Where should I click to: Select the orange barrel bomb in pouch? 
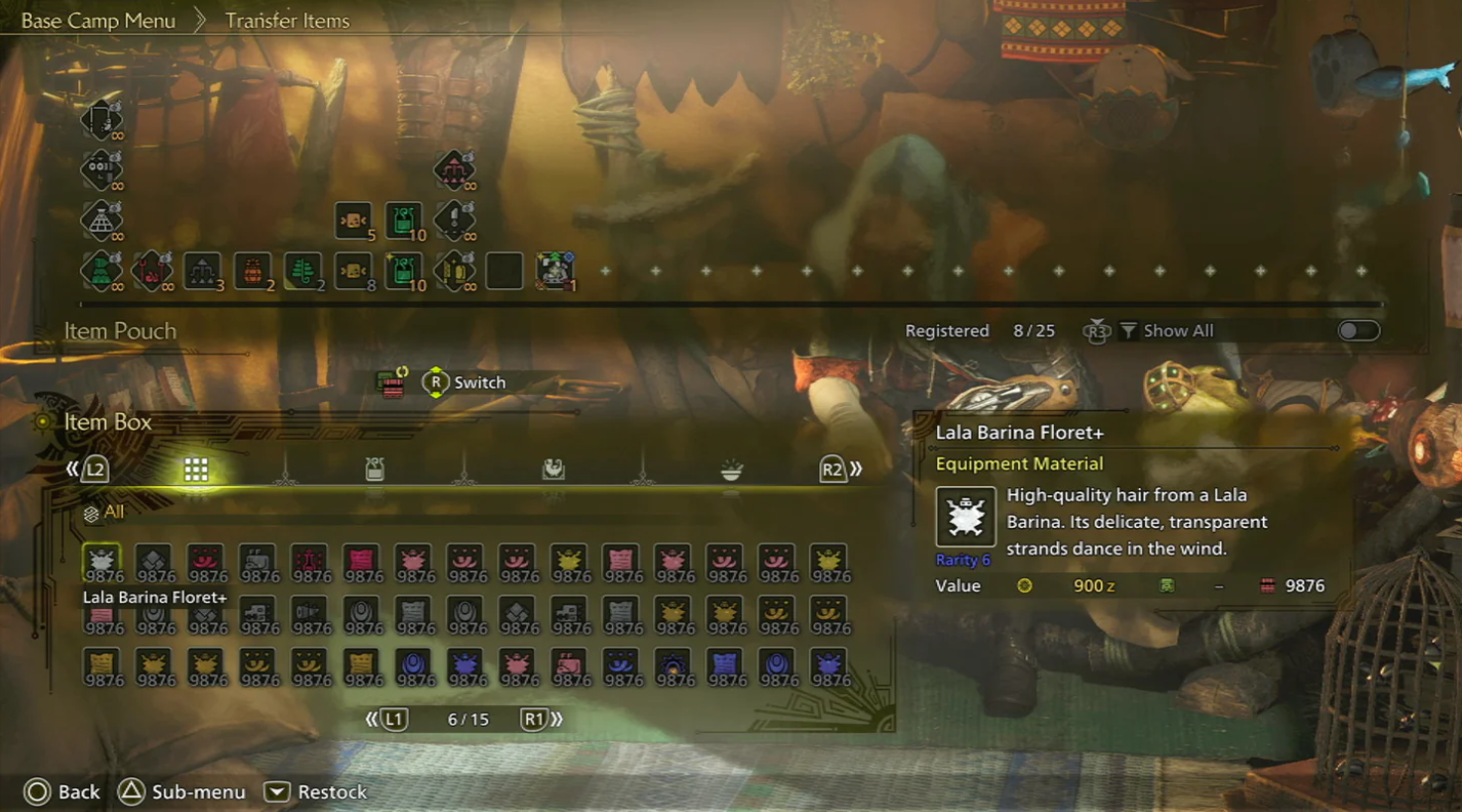tap(253, 270)
